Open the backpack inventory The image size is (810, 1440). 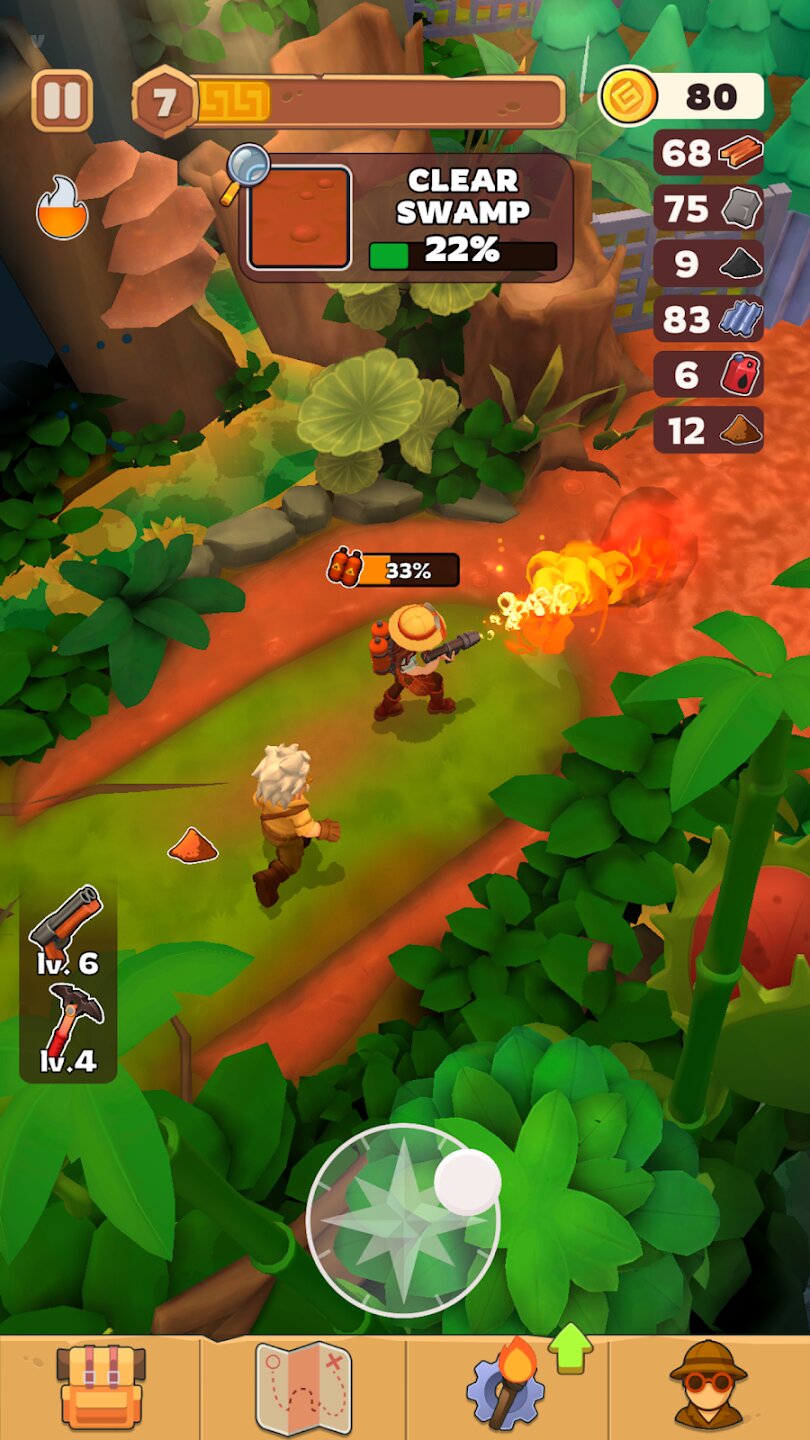coord(100,1388)
